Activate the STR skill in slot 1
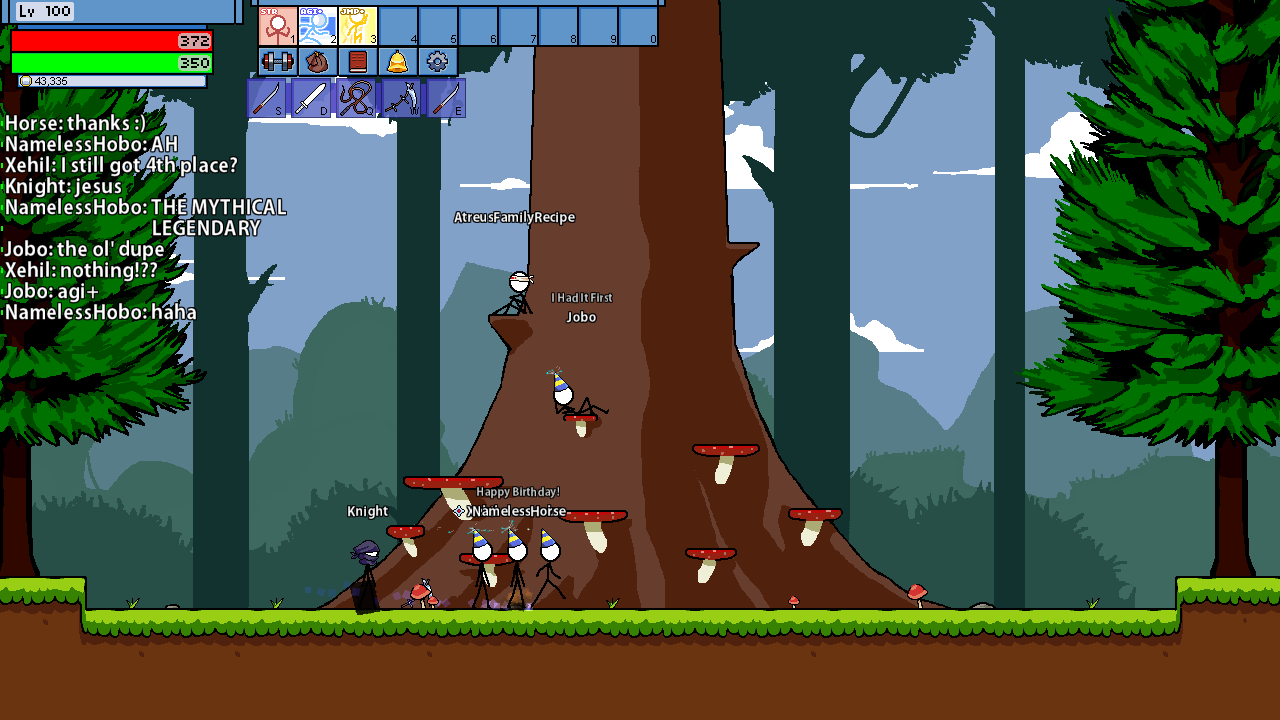This screenshot has width=1280, height=720. (x=278, y=26)
